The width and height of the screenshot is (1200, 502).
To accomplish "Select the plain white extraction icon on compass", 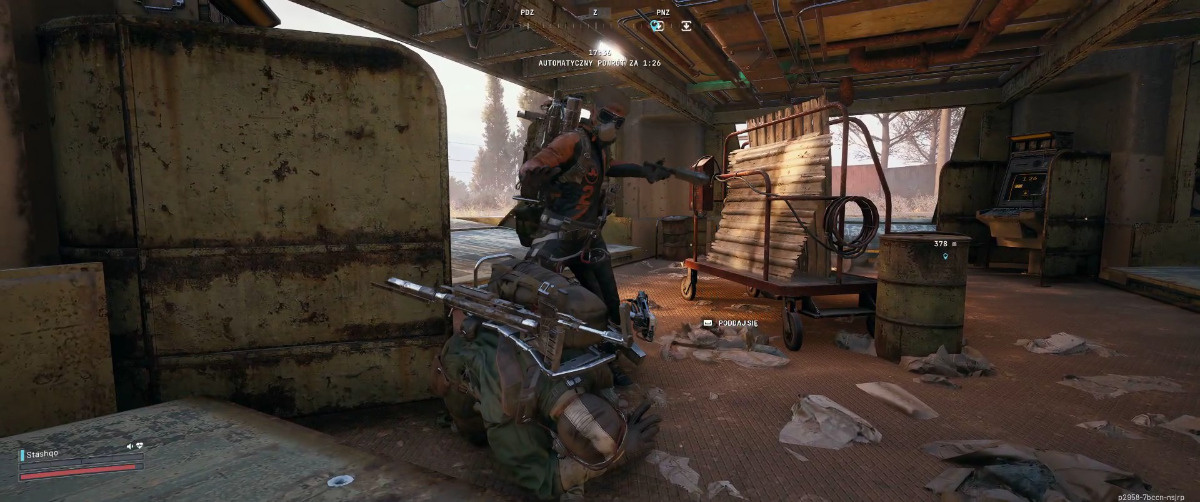I will pos(686,26).
